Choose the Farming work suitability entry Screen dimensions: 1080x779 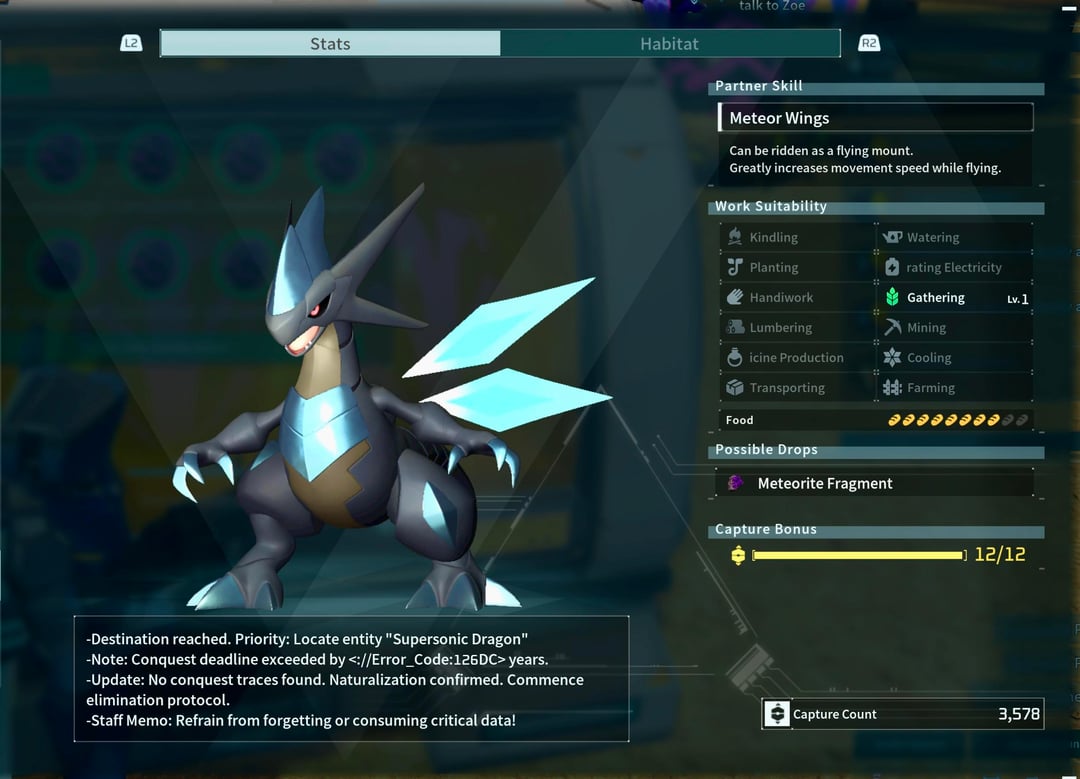click(x=955, y=388)
